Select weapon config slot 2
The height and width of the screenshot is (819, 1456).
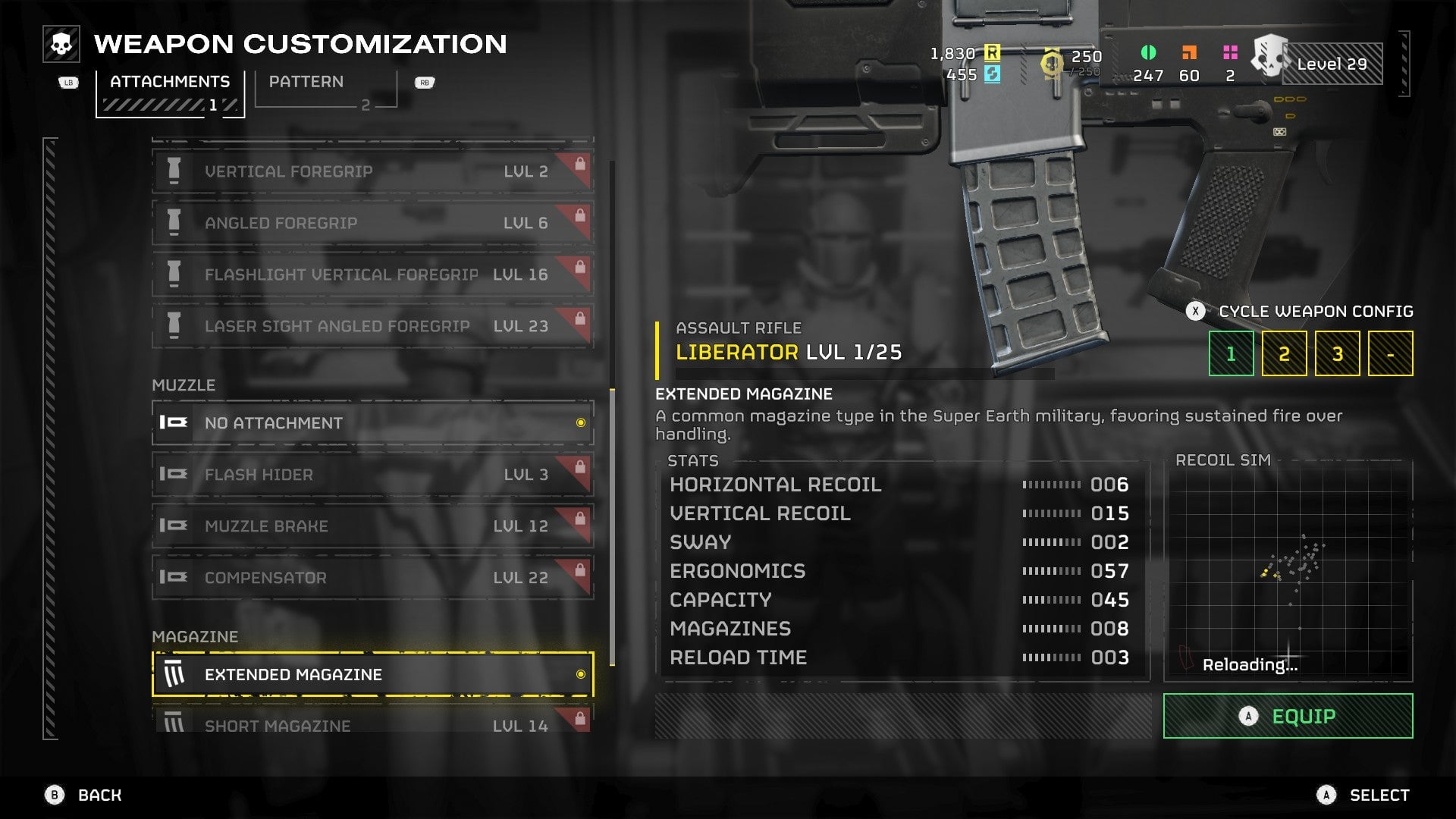click(1284, 353)
